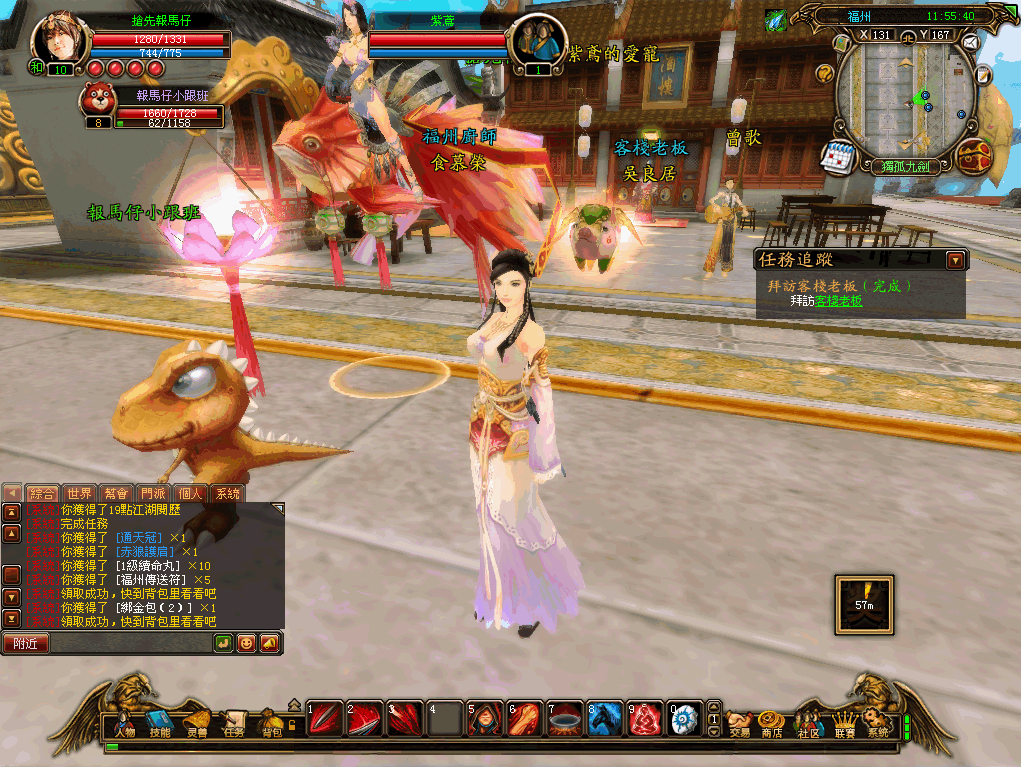Image resolution: width=1021 pixels, height=767 pixels.
Task: Open the calendar events icon
Action: pyautogui.click(x=836, y=158)
